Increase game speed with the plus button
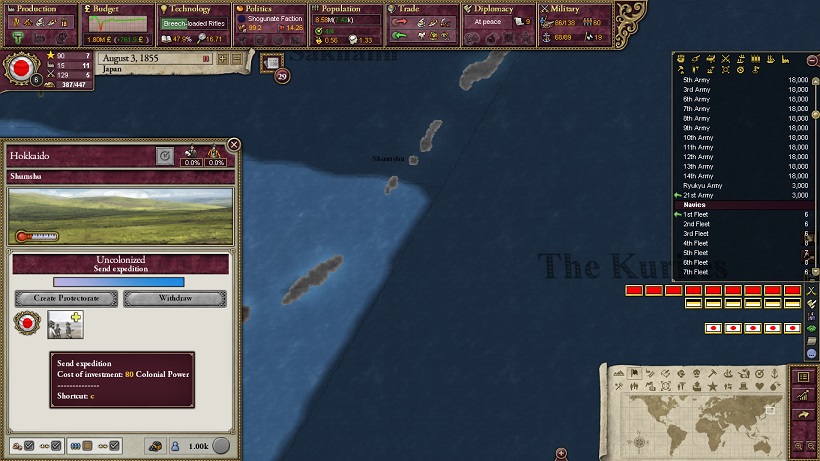Screen dimensions: 820x461 (x=221, y=59)
